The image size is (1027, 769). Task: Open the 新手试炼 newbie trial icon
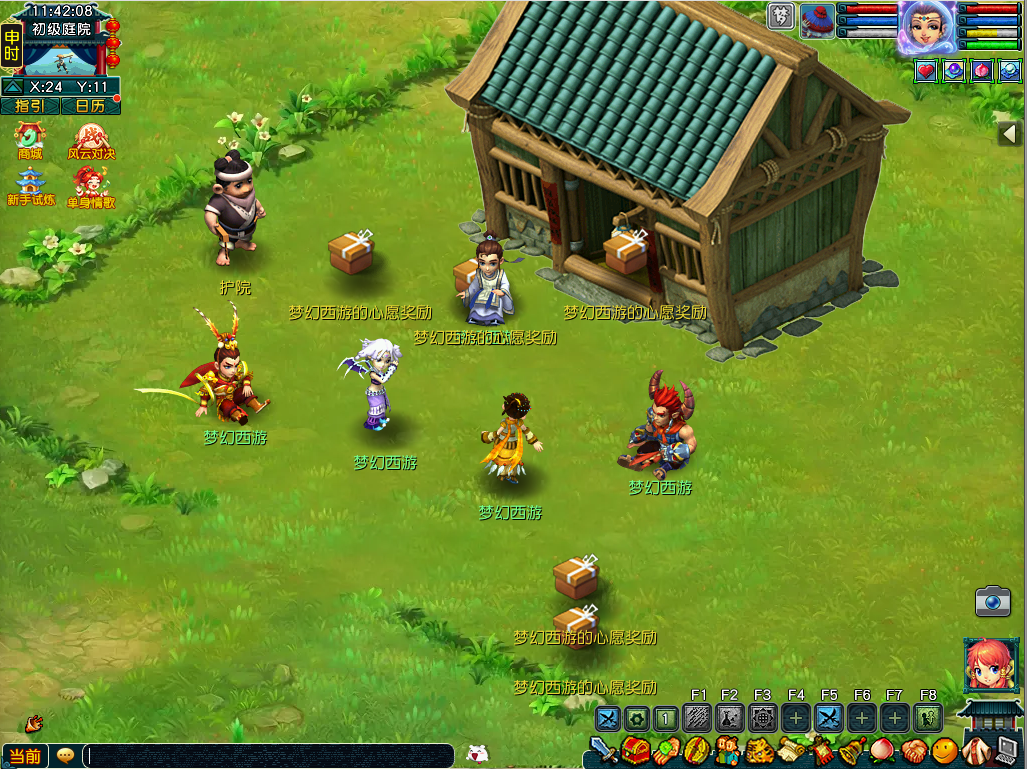point(30,185)
